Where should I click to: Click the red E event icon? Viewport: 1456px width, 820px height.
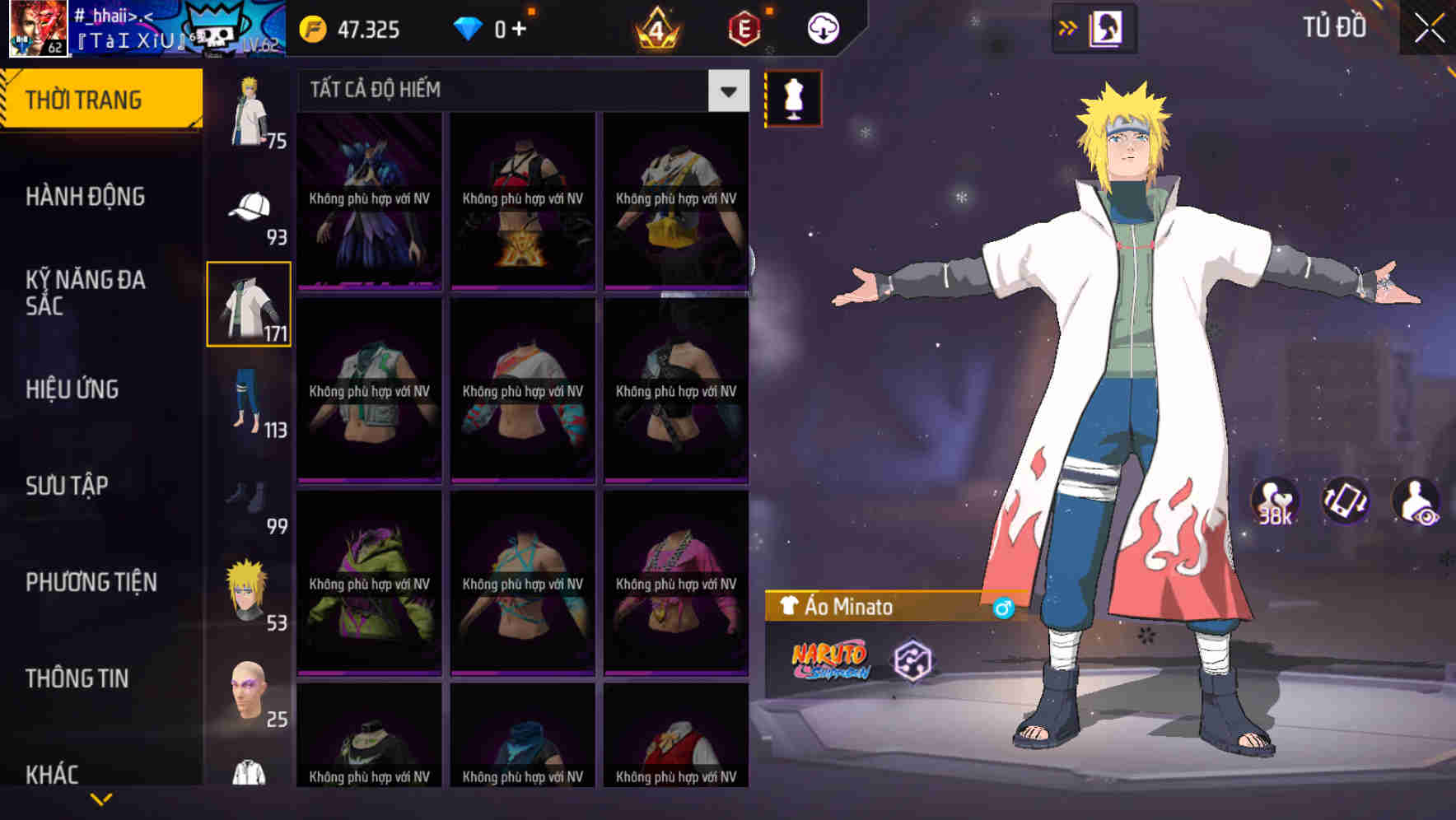click(x=744, y=26)
